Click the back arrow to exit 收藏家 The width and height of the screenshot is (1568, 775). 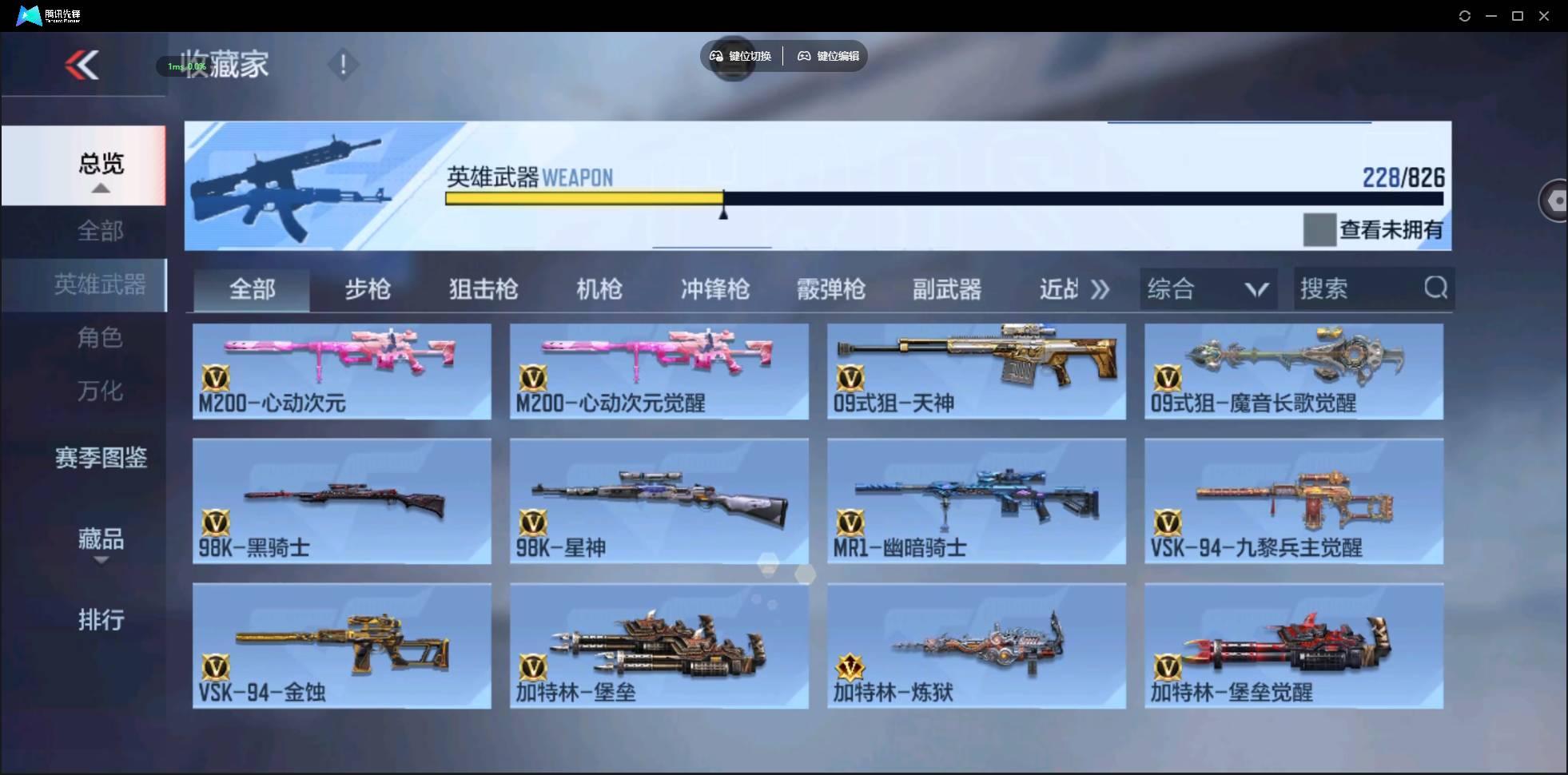pos(82,64)
